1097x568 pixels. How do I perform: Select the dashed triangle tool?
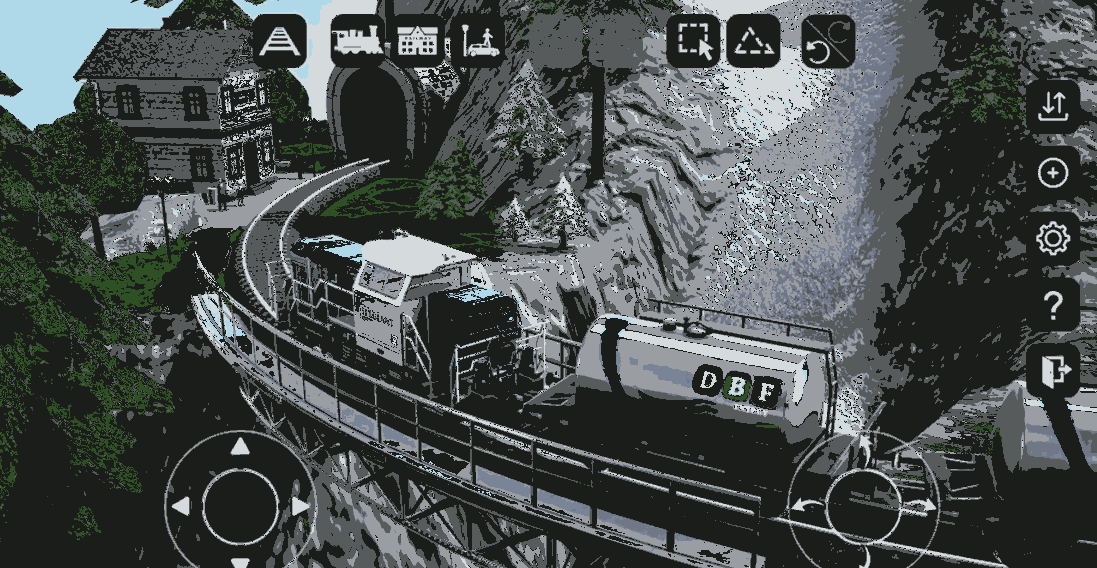[753, 42]
